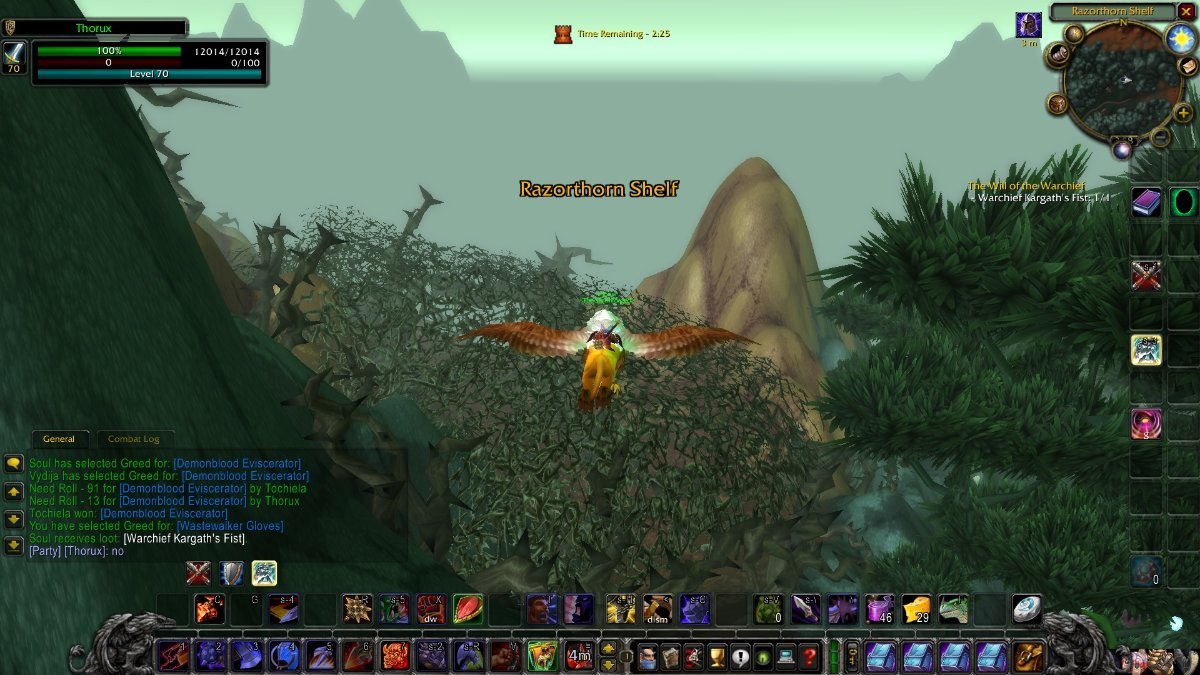Screen dimensions: 1200x675
Task: Click the minimap zoom-out minus button
Action: point(1161,137)
